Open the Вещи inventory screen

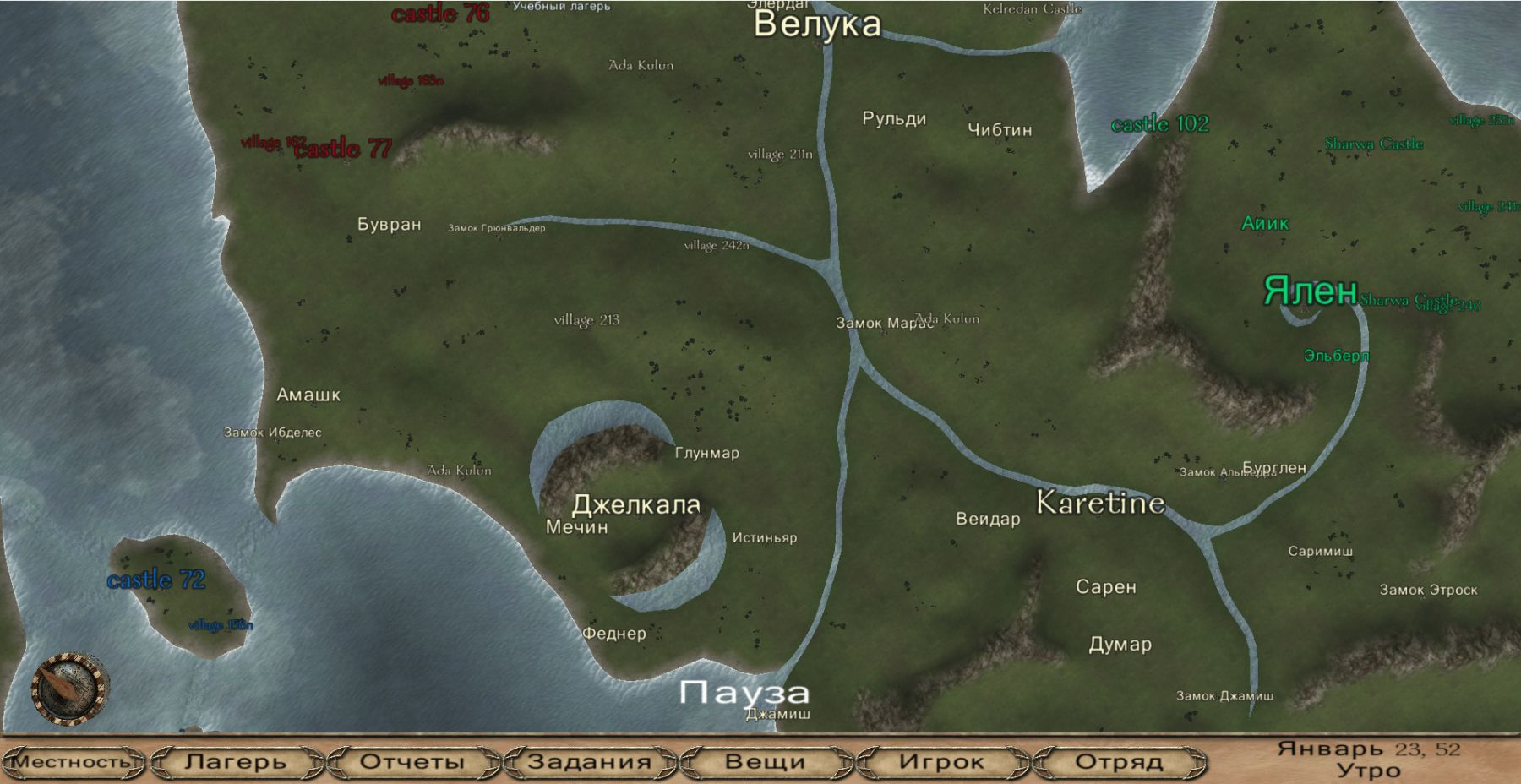(x=765, y=761)
